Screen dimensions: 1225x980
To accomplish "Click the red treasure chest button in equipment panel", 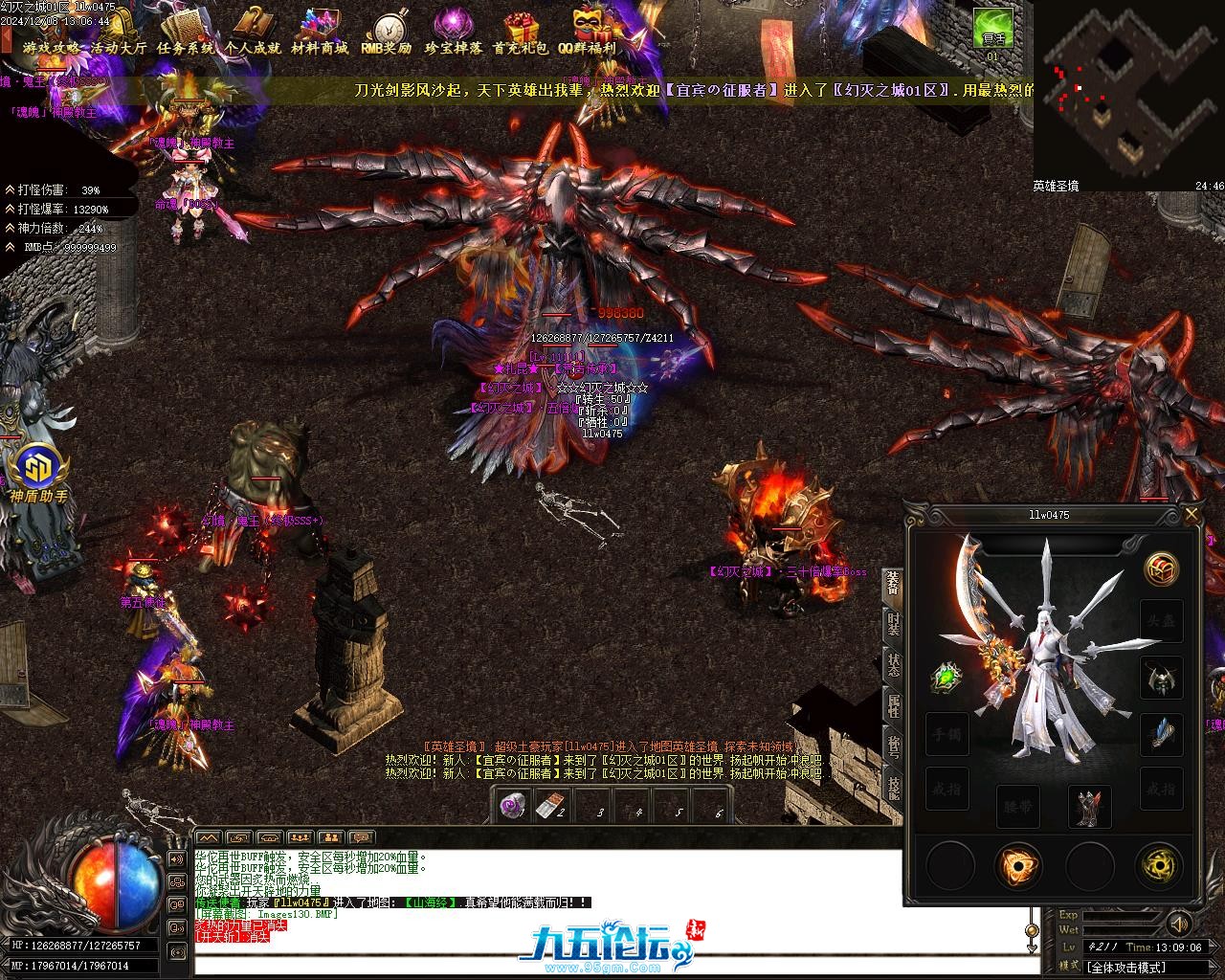I will [1162, 569].
